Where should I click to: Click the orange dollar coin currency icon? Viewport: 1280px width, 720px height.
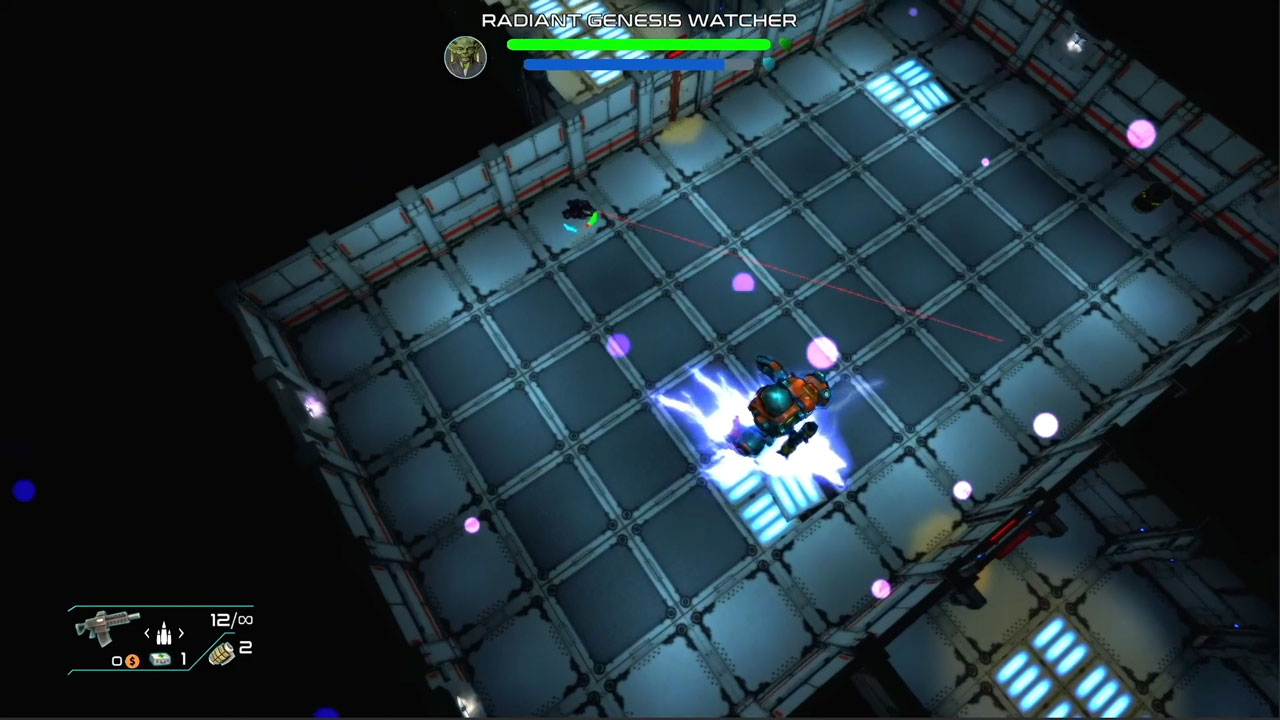click(x=132, y=660)
